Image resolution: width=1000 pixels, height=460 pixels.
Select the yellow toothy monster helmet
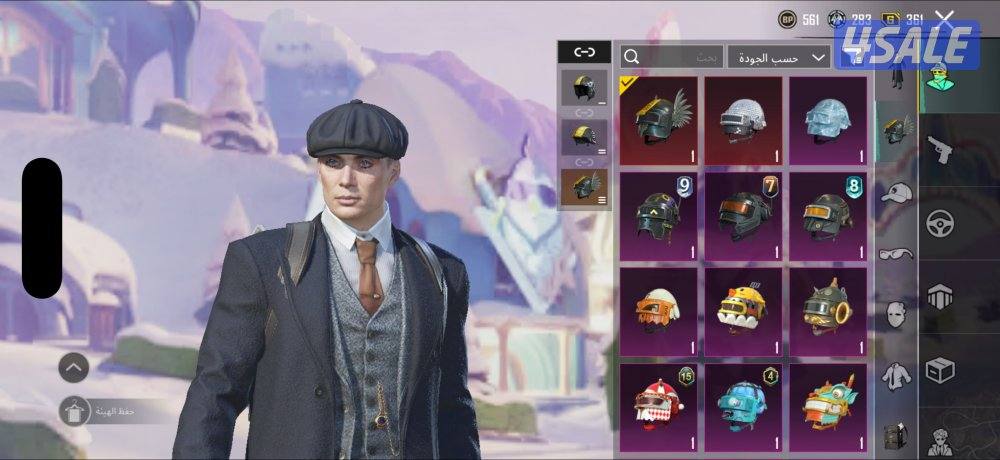click(x=742, y=308)
